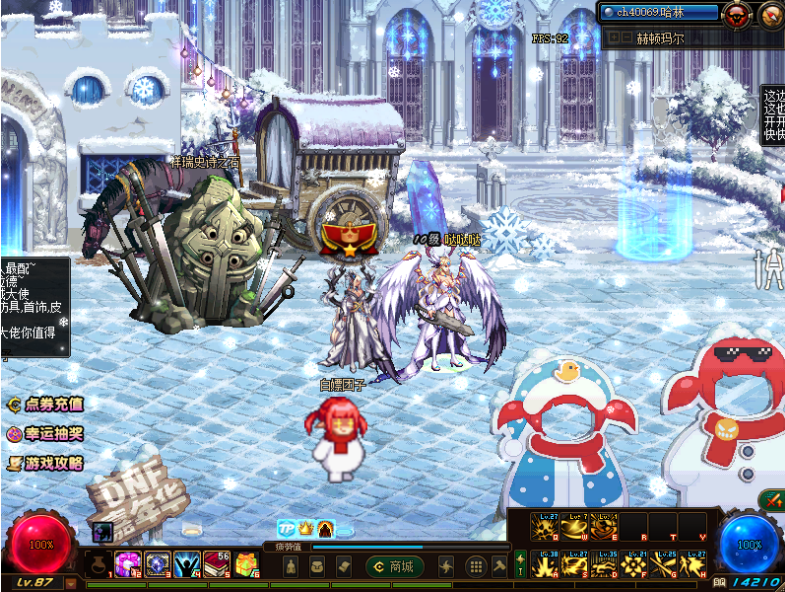The image size is (785, 592).
Task: Open the 商城 shop
Action: click(394, 567)
